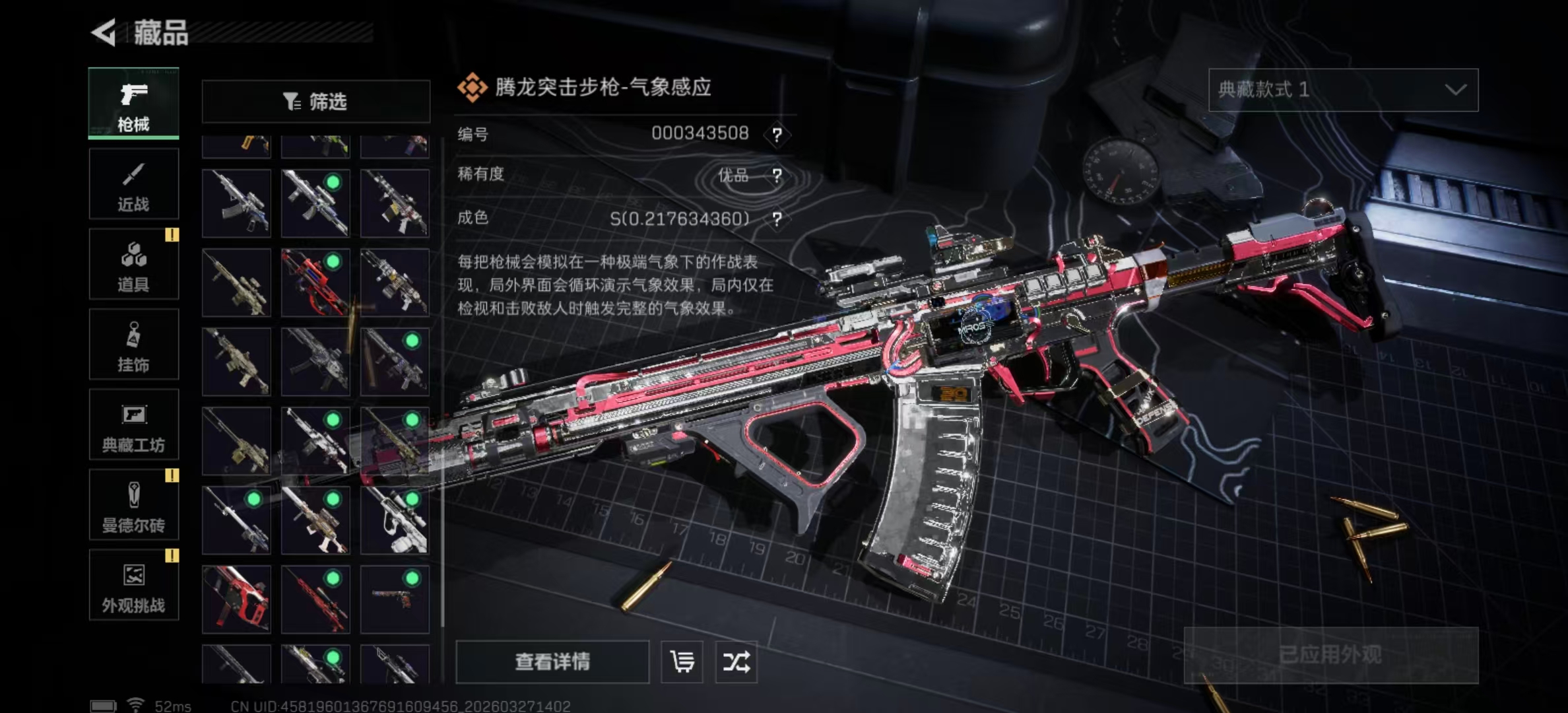Toggle the green marker on the white shotgun thumbnail
The image size is (1568, 713).
click(x=412, y=498)
